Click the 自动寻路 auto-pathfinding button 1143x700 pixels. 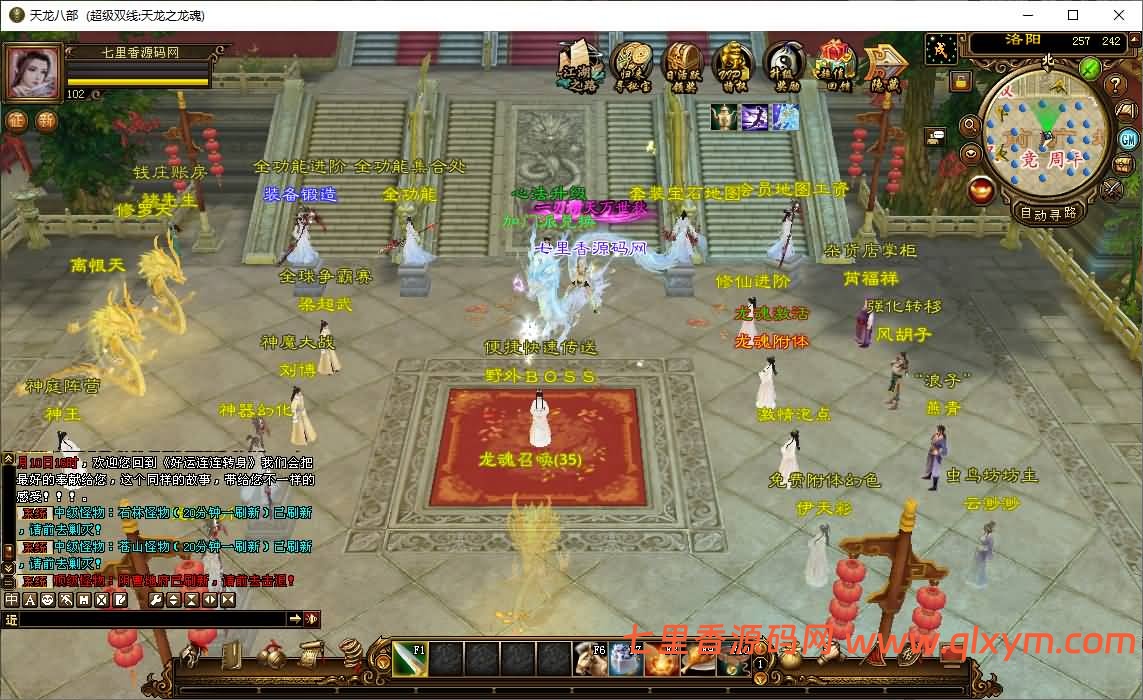pyautogui.click(x=1048, y=213)
